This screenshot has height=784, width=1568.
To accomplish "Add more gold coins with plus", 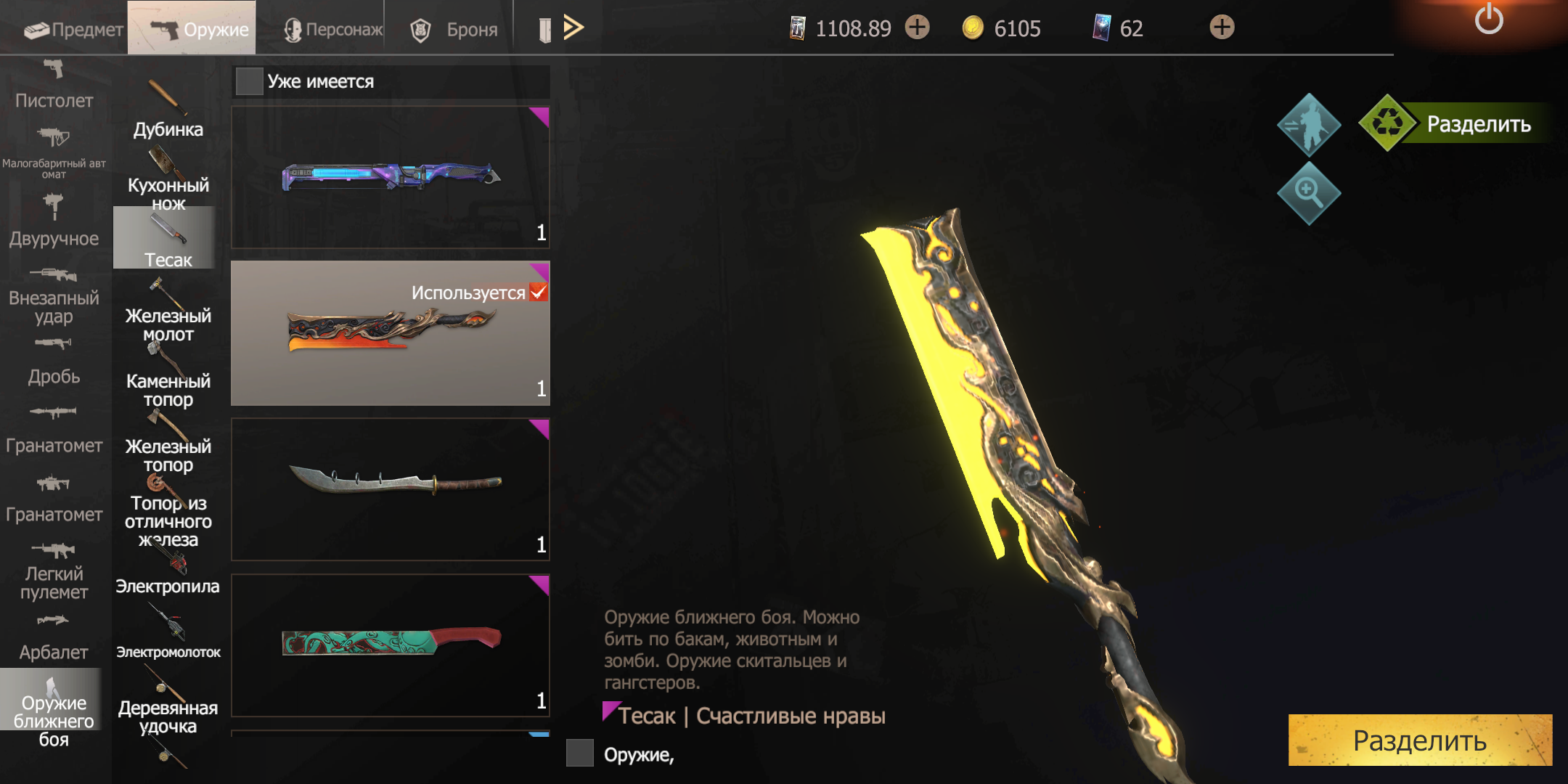I will (1222, 28).
